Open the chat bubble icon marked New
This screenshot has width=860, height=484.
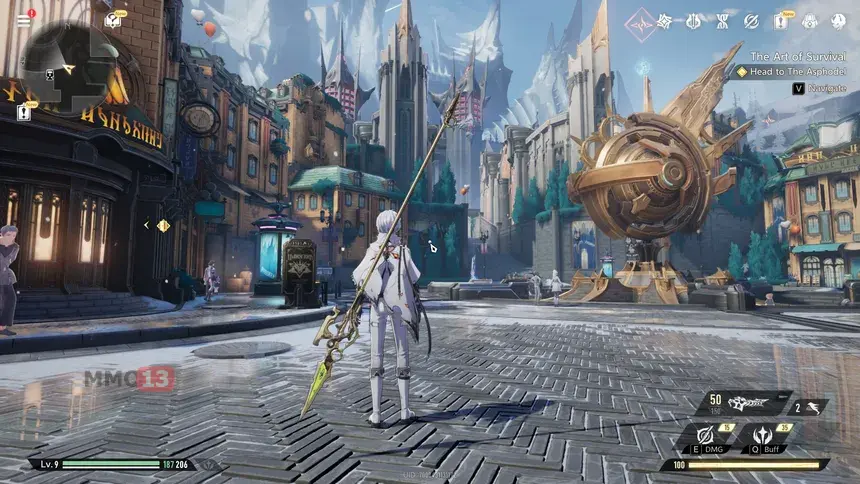[x=113, y=20]
